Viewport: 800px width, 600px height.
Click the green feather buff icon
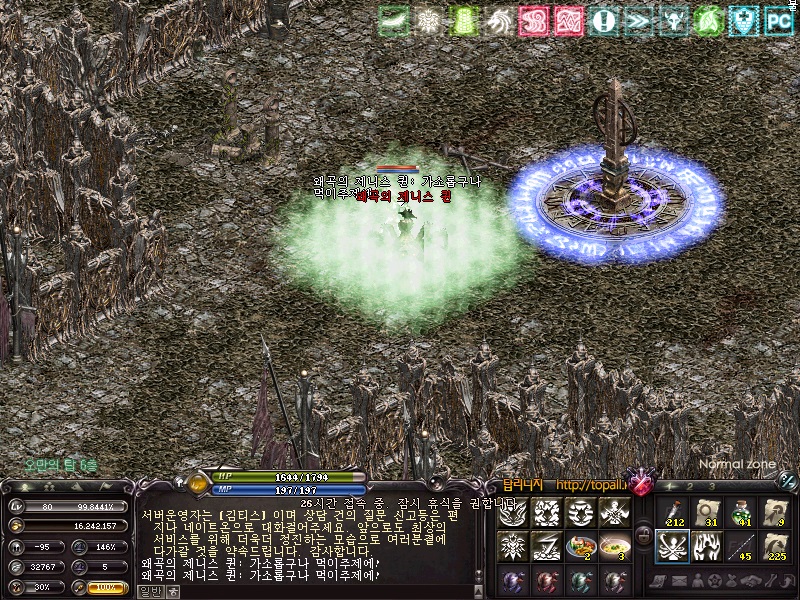(394, 20)
